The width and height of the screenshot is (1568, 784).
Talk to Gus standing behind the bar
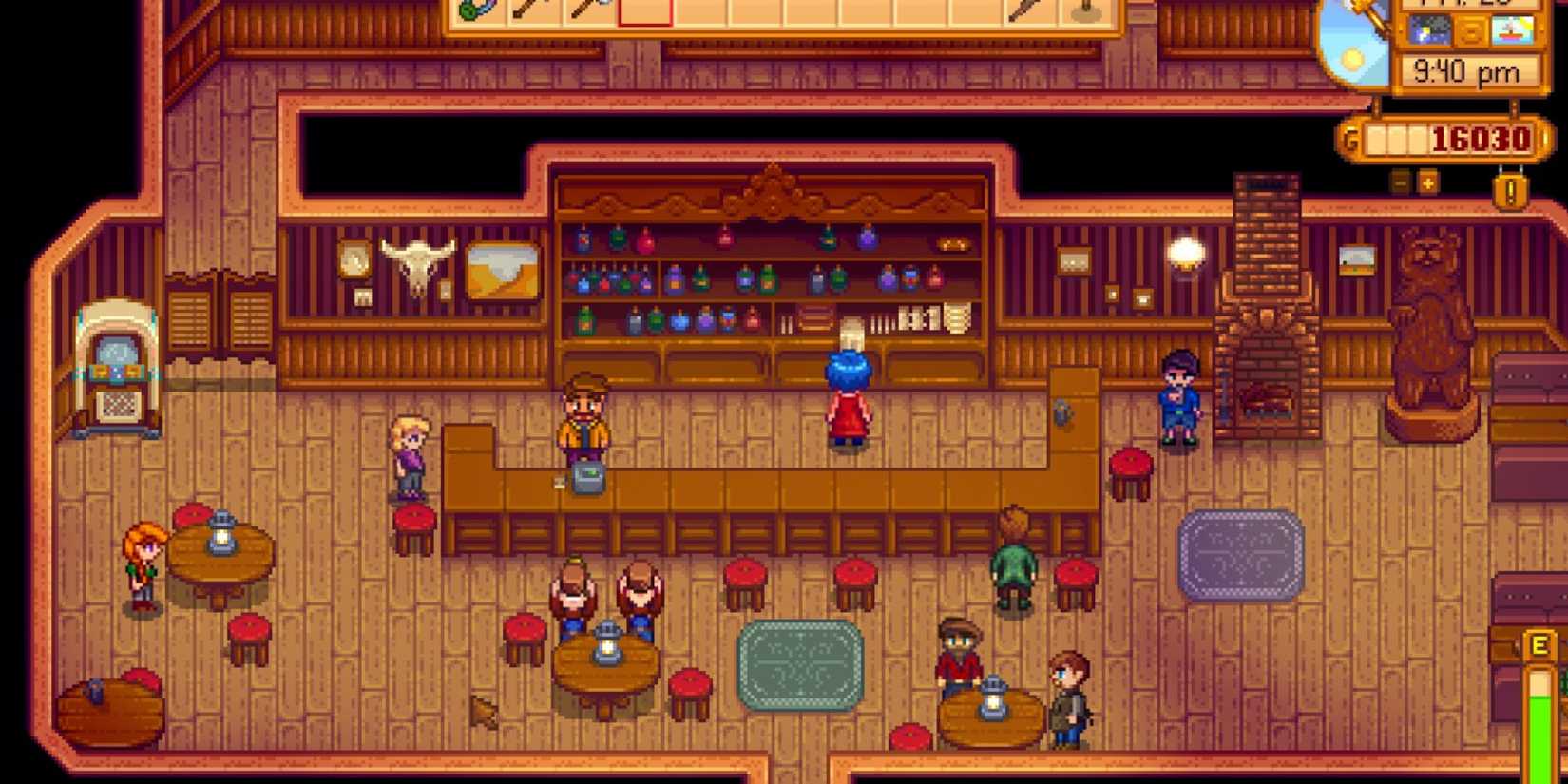tap(583, 418)
